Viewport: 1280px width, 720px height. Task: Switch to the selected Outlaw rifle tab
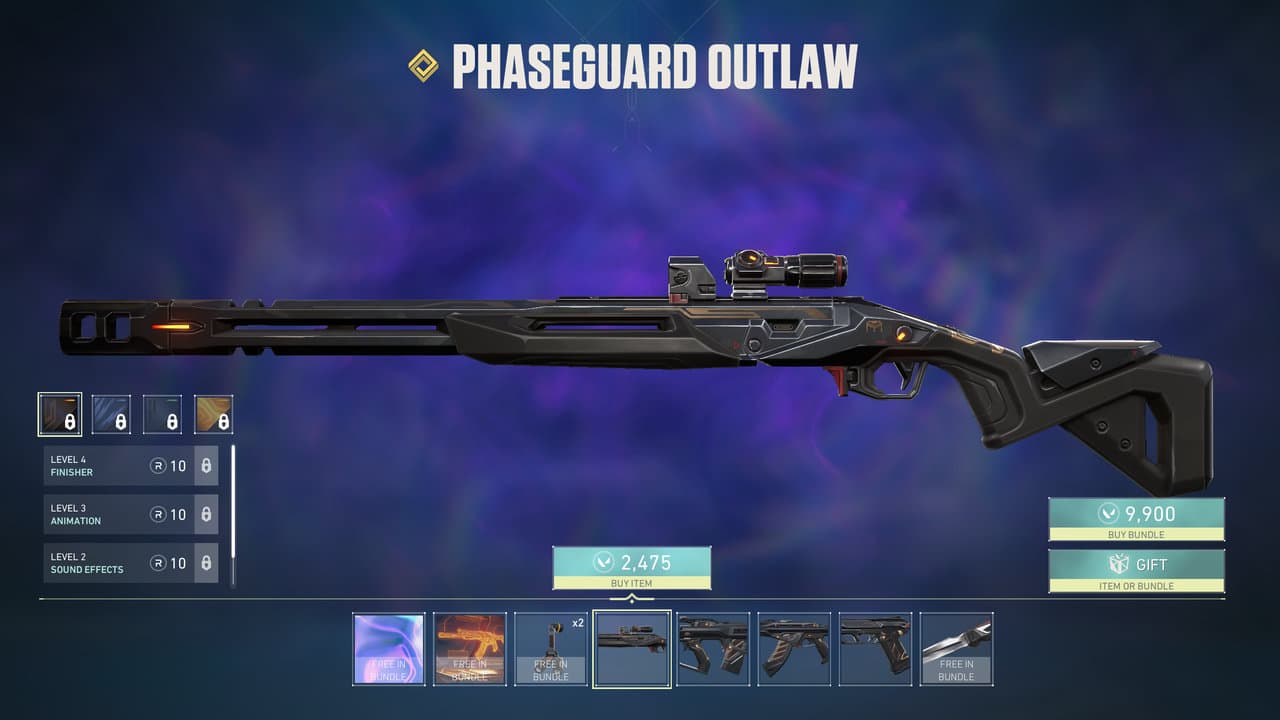pyautogui.click(x=631, y=648)
